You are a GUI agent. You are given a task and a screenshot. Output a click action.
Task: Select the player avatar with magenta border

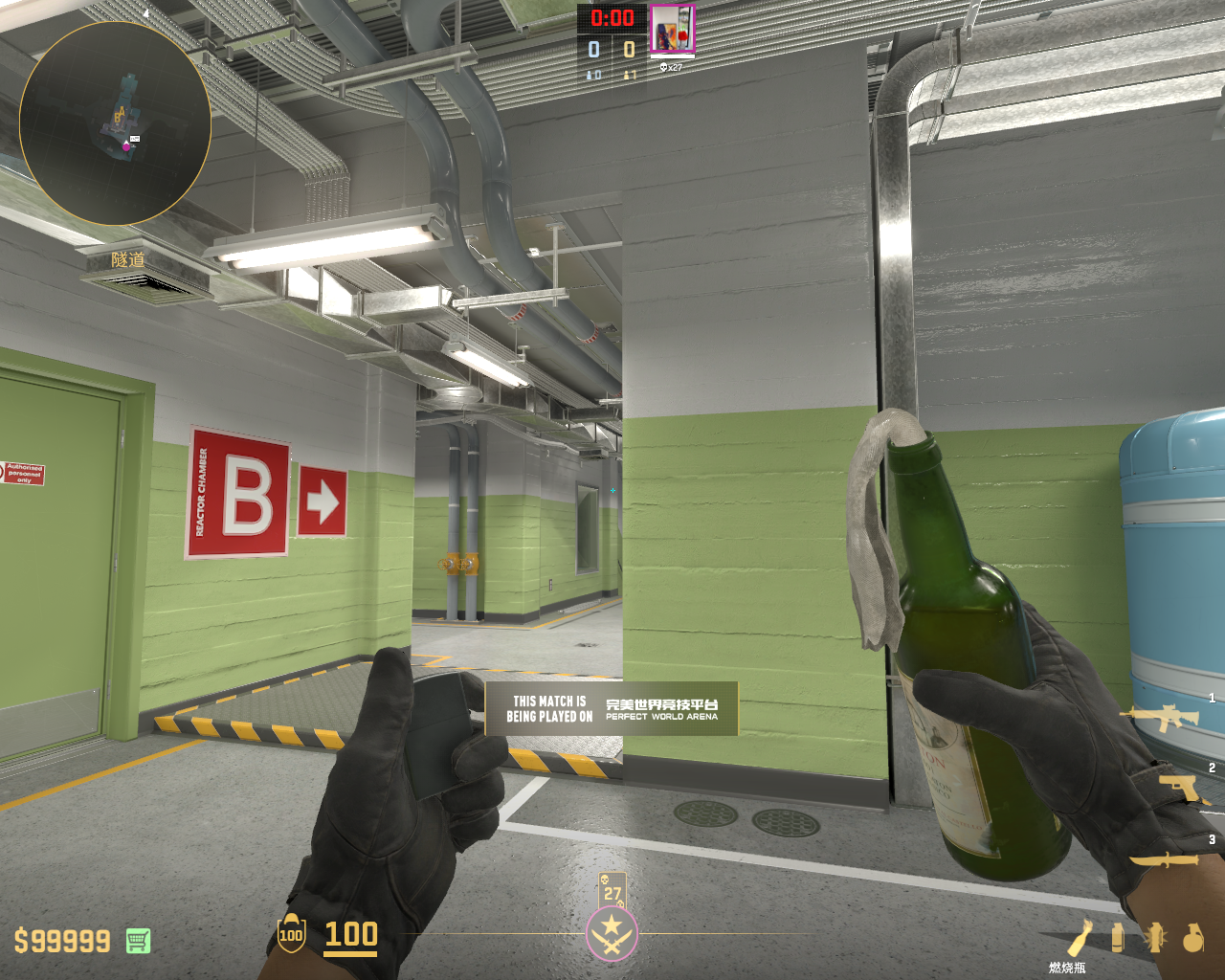pos(672,29)
